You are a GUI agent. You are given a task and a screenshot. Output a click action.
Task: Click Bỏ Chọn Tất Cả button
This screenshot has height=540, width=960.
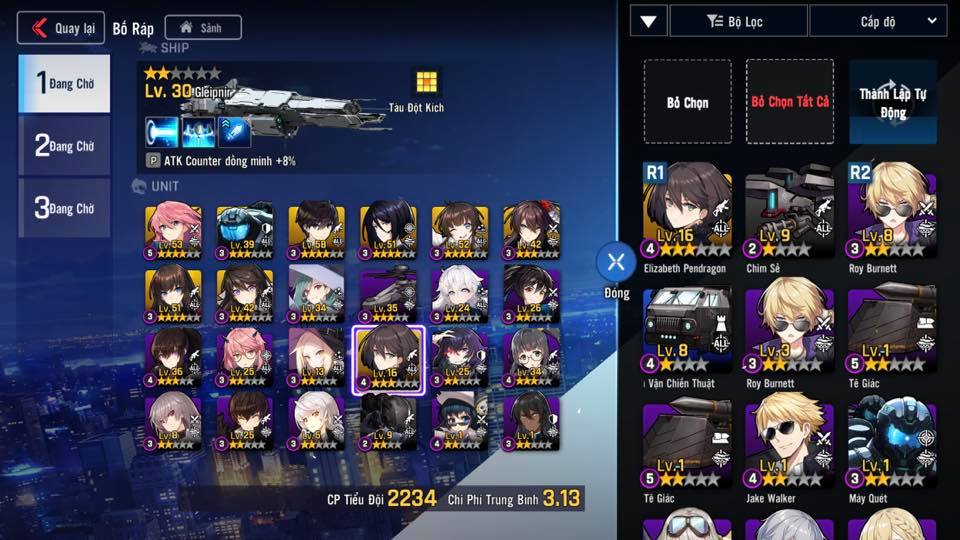790,102
